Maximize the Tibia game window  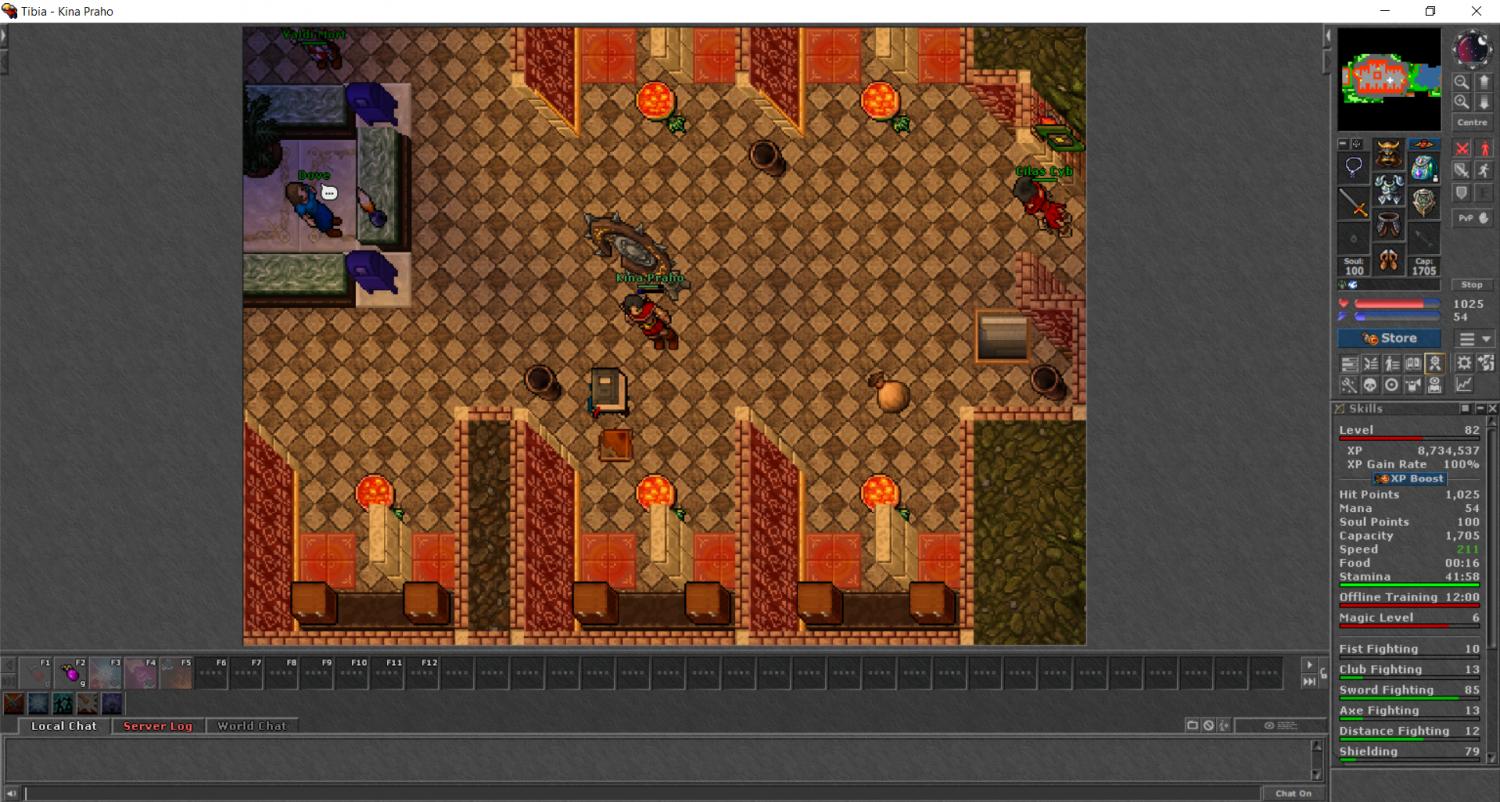coord(1430,11)
